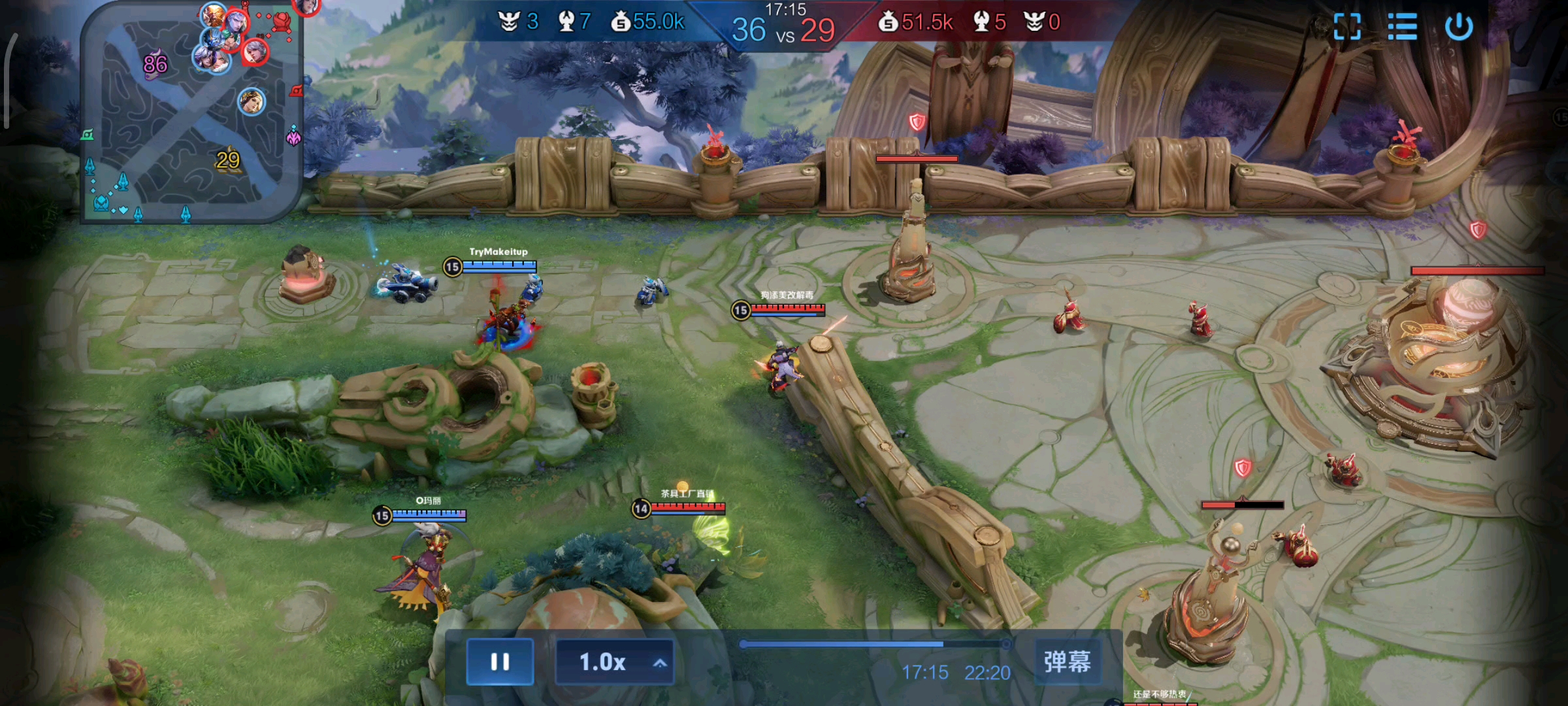Pause the replay playback
The height and width of the screenshot is (706, 1568).
(500, 662)
